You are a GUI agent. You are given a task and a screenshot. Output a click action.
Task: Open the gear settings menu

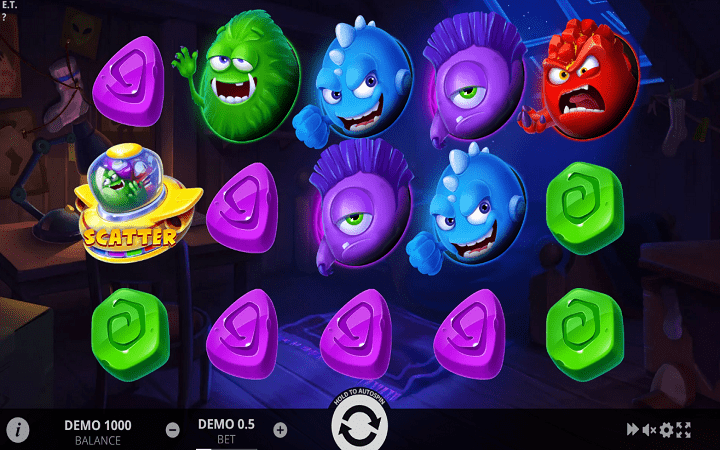(666, 430)
